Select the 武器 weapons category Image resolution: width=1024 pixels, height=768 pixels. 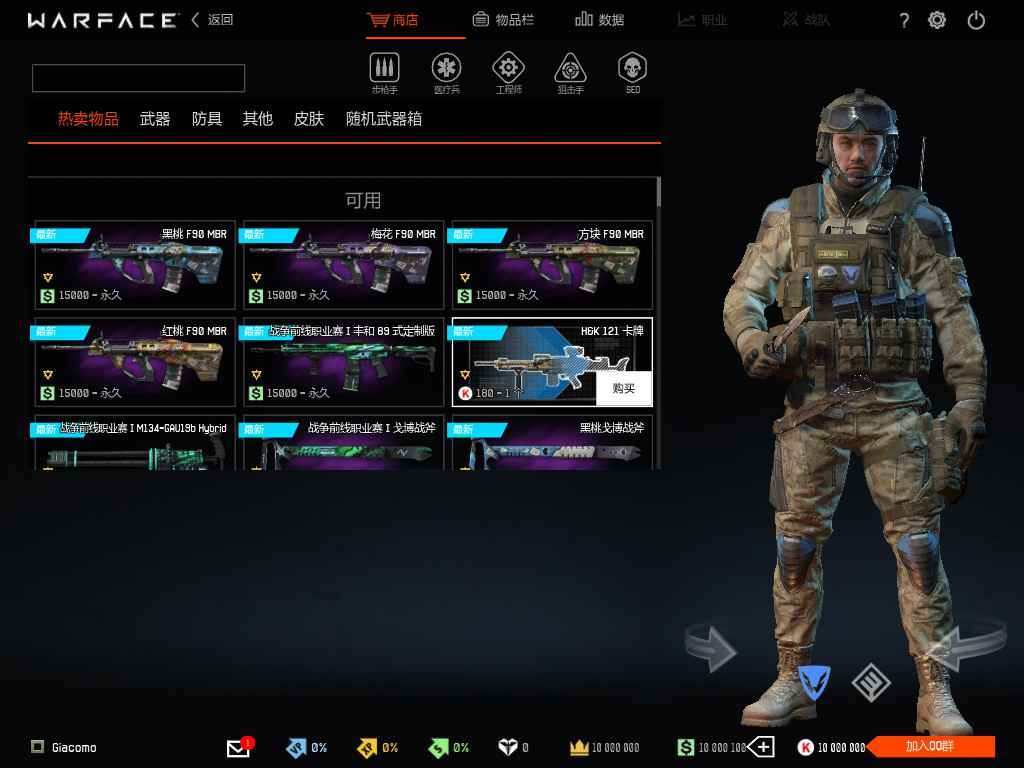155,119
